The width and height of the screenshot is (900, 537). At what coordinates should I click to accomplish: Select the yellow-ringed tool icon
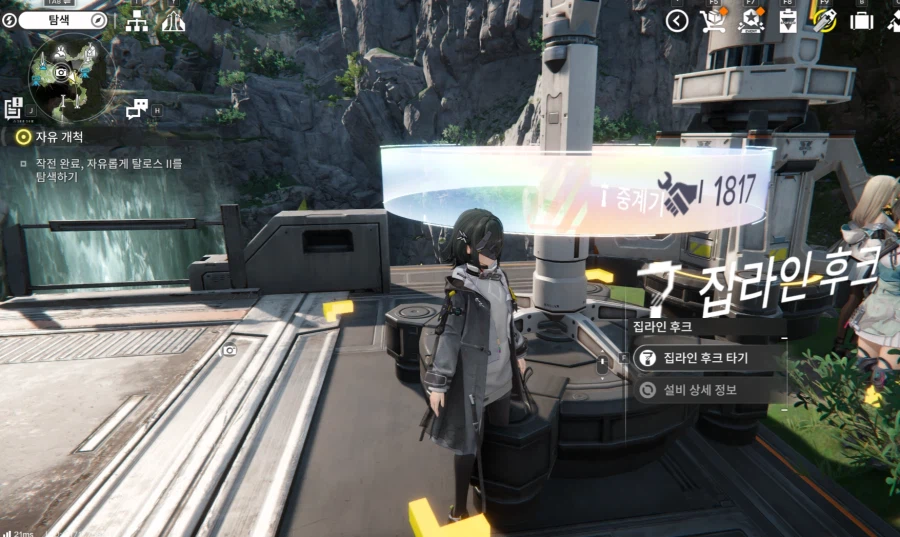[824, 21]
